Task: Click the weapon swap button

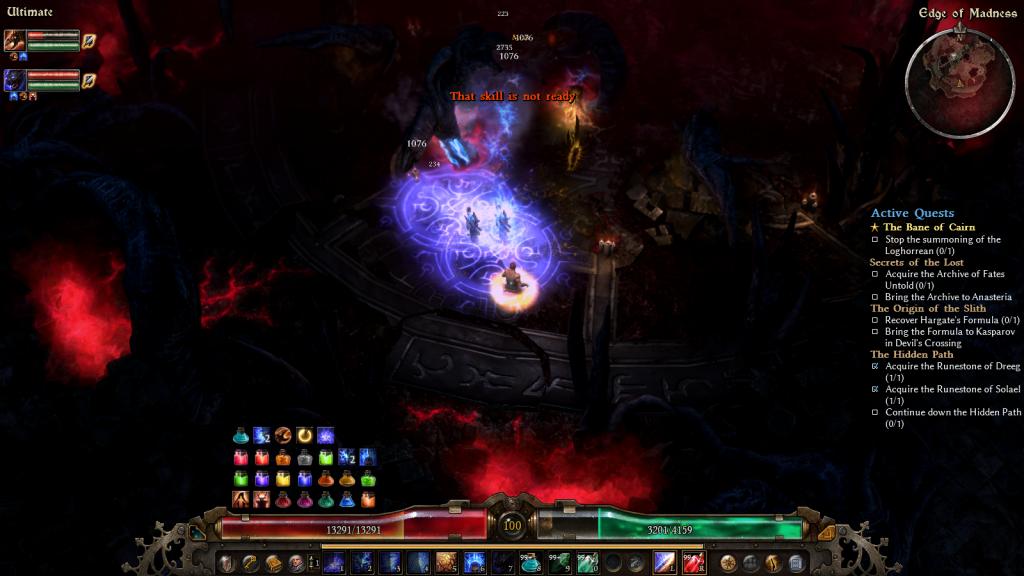Action: 312,563
